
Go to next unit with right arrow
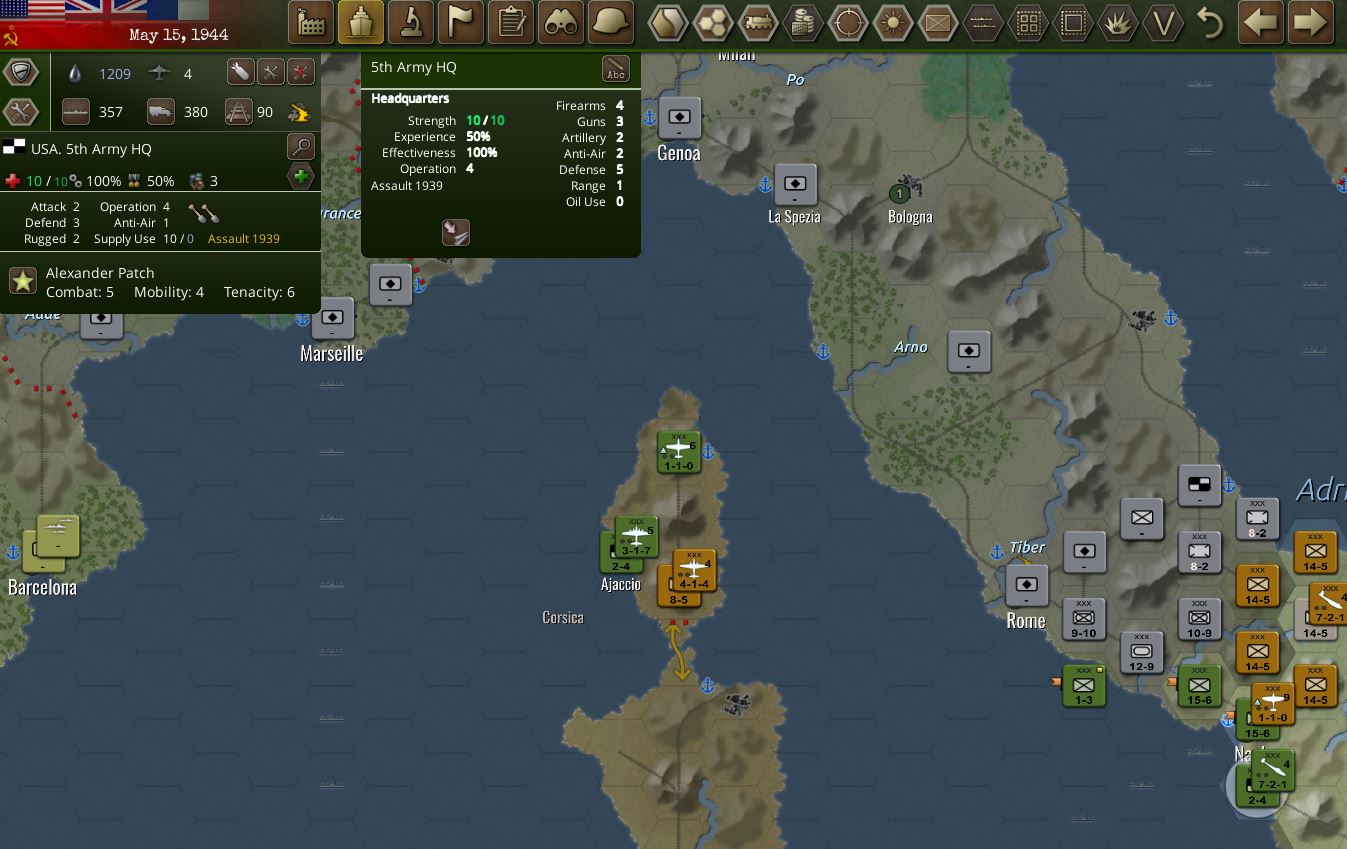[x=1311, y=22]
